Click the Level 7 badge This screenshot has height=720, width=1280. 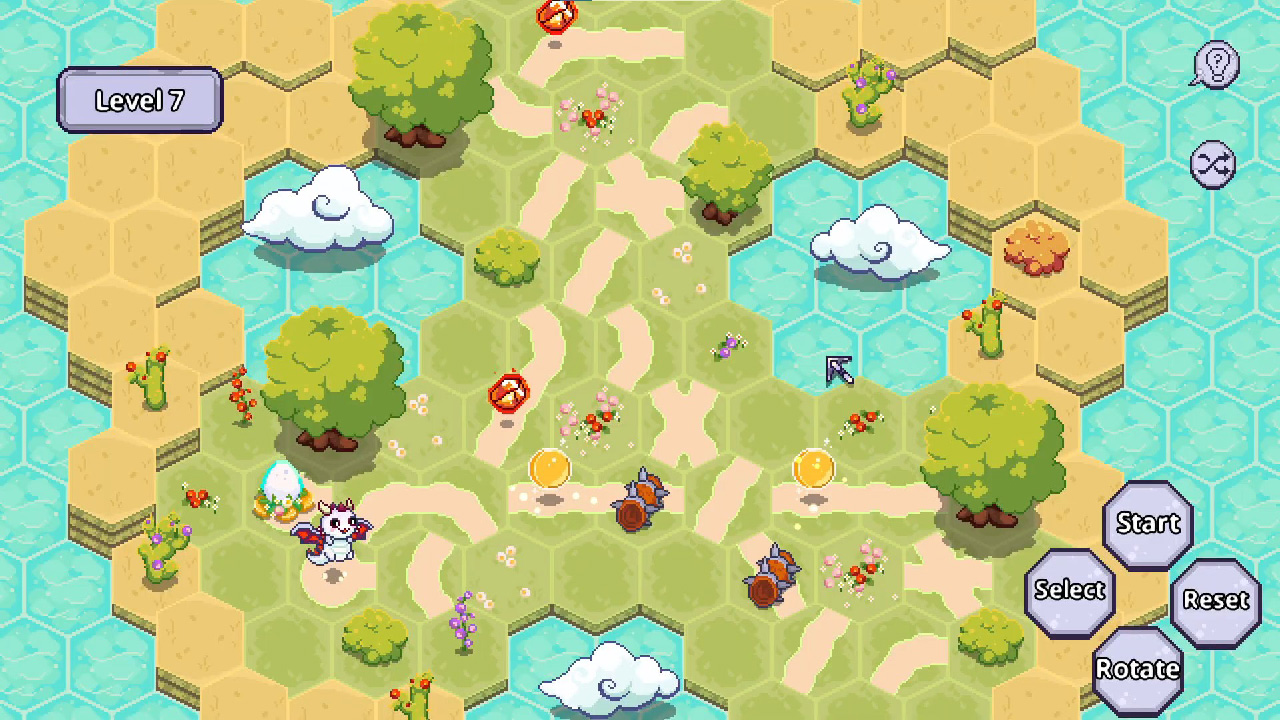click(139, 100)
